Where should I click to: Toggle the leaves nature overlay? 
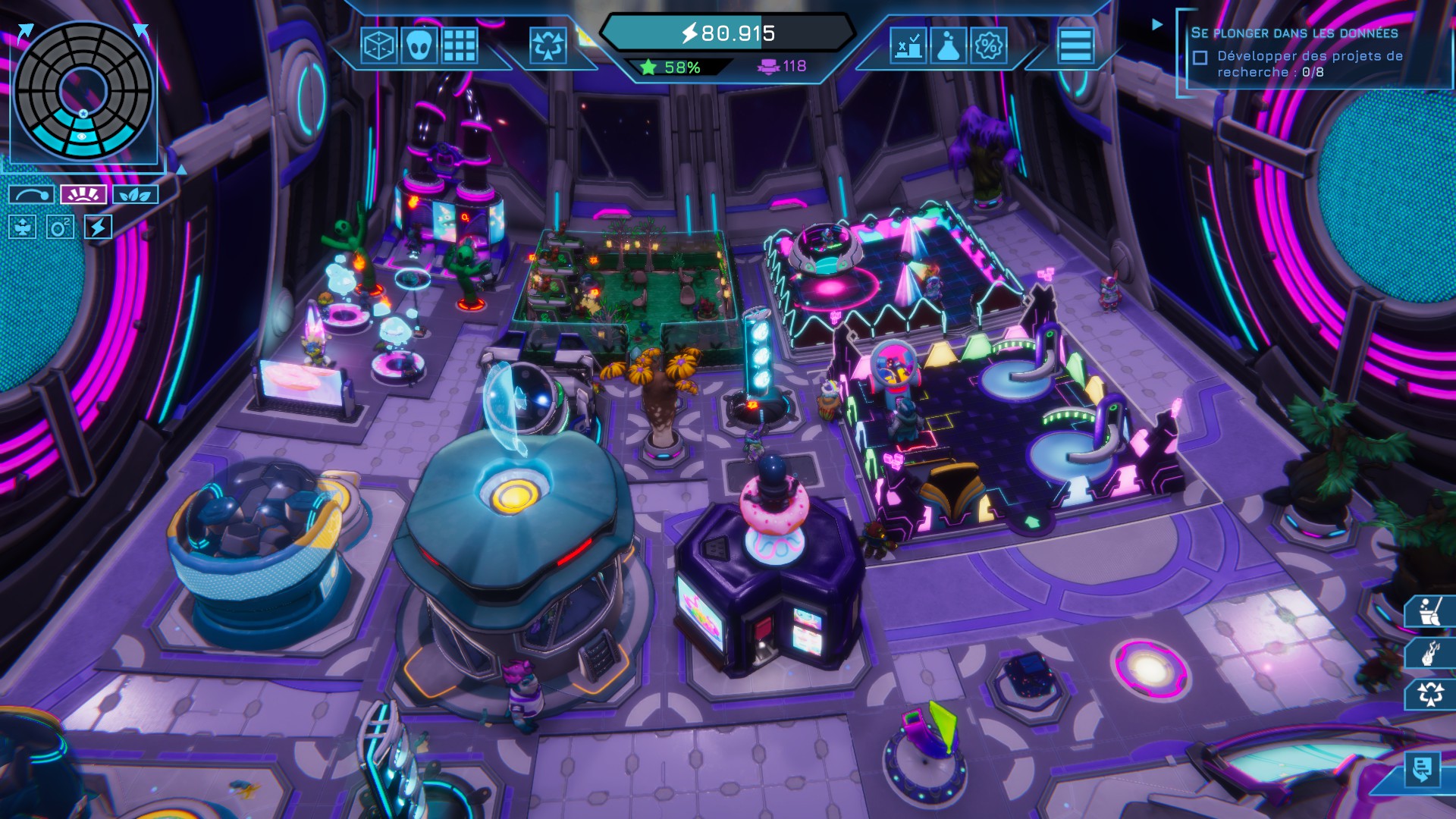(x=135, y=195)
